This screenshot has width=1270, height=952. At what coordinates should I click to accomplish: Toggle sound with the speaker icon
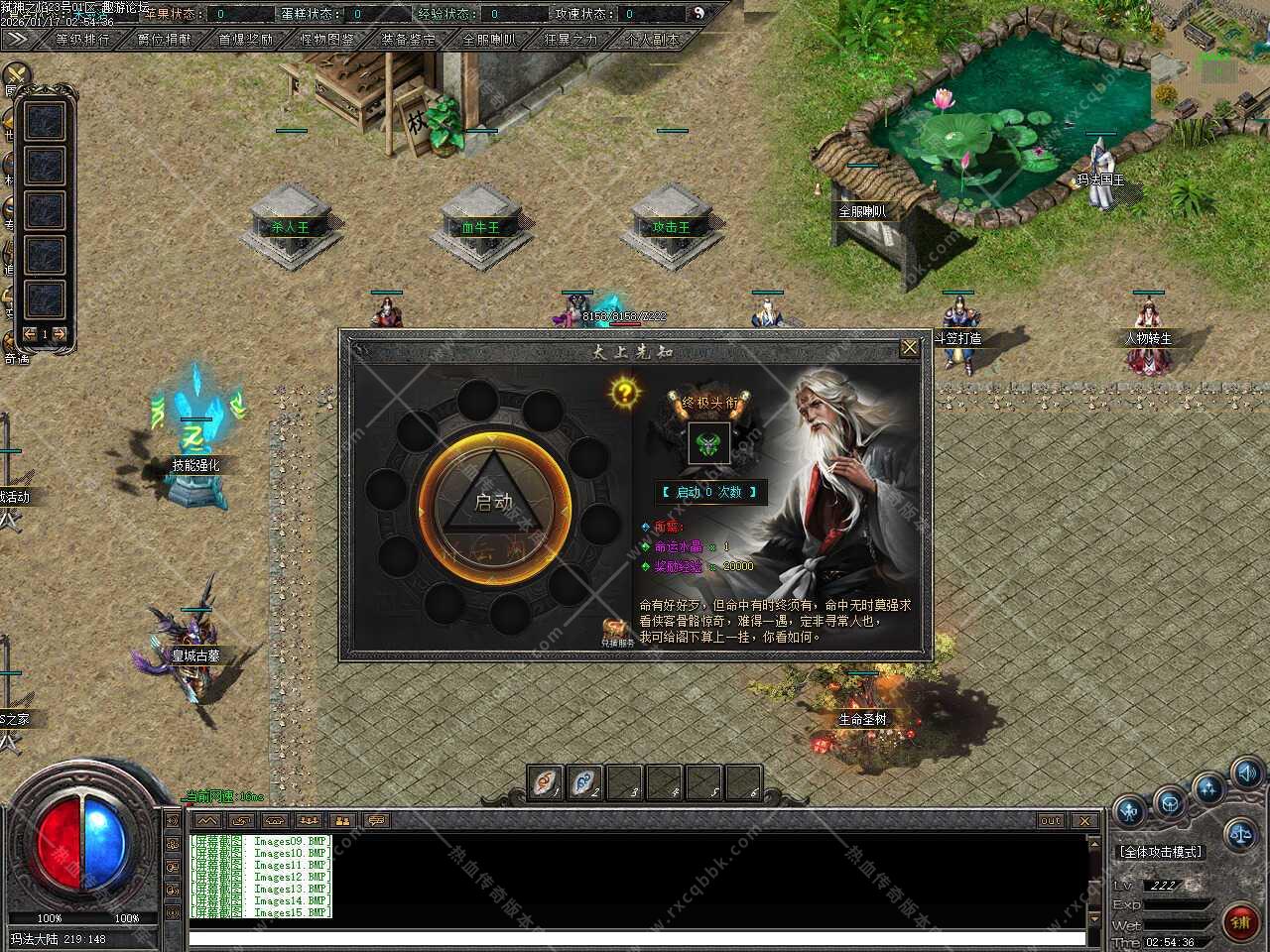[1247, 773]
